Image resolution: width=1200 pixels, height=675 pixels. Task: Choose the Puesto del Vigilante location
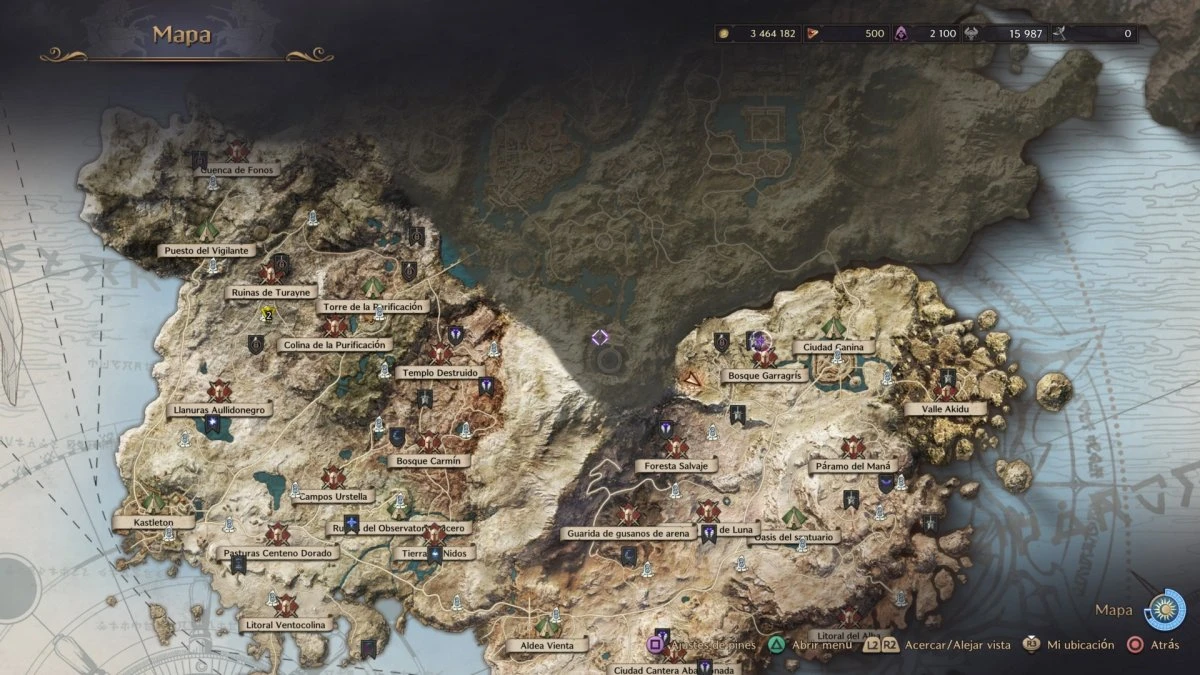(x=208, y=250)
